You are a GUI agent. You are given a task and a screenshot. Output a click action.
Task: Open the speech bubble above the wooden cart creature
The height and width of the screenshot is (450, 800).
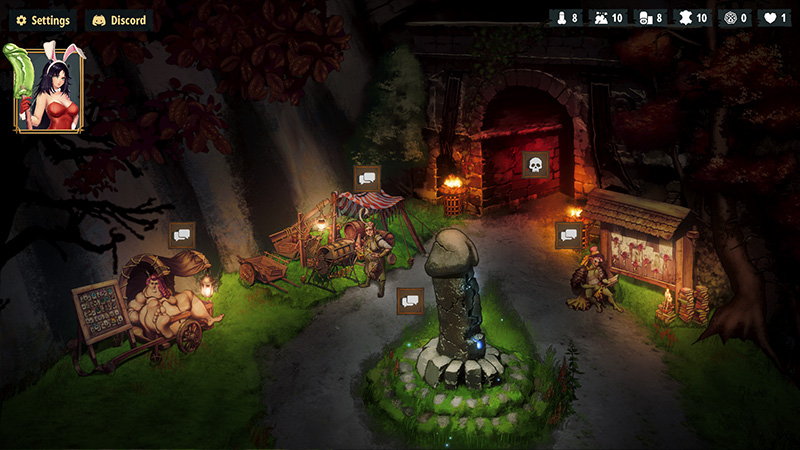pos(181,235)
